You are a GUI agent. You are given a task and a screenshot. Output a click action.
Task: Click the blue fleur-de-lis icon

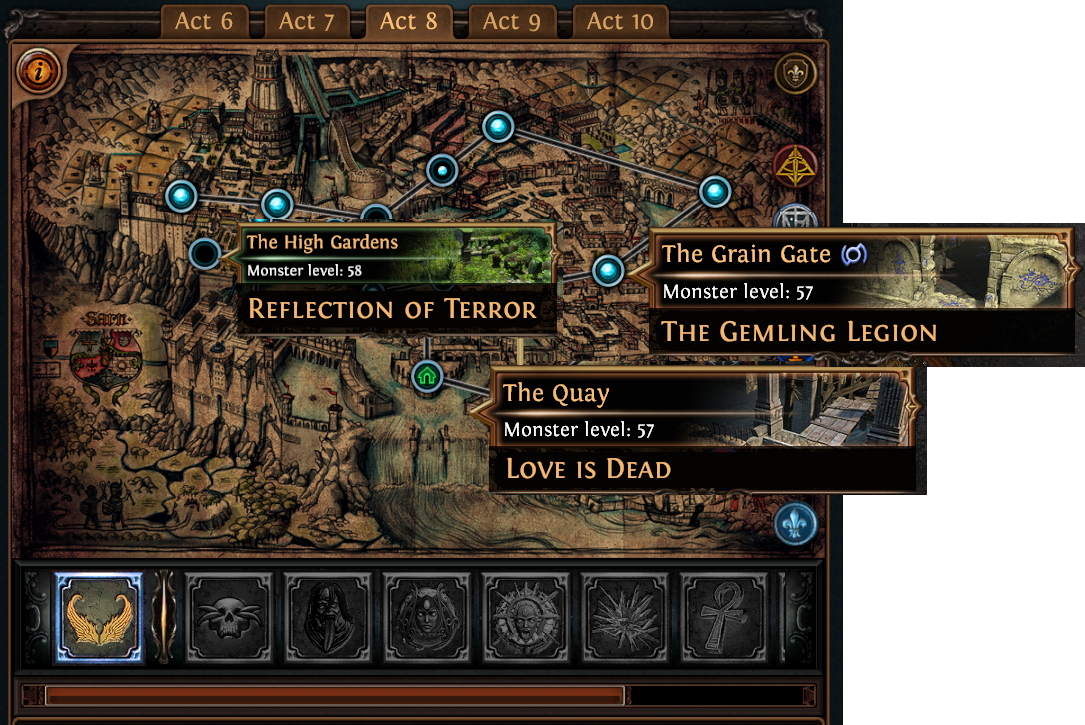click(x=795, y=524)
